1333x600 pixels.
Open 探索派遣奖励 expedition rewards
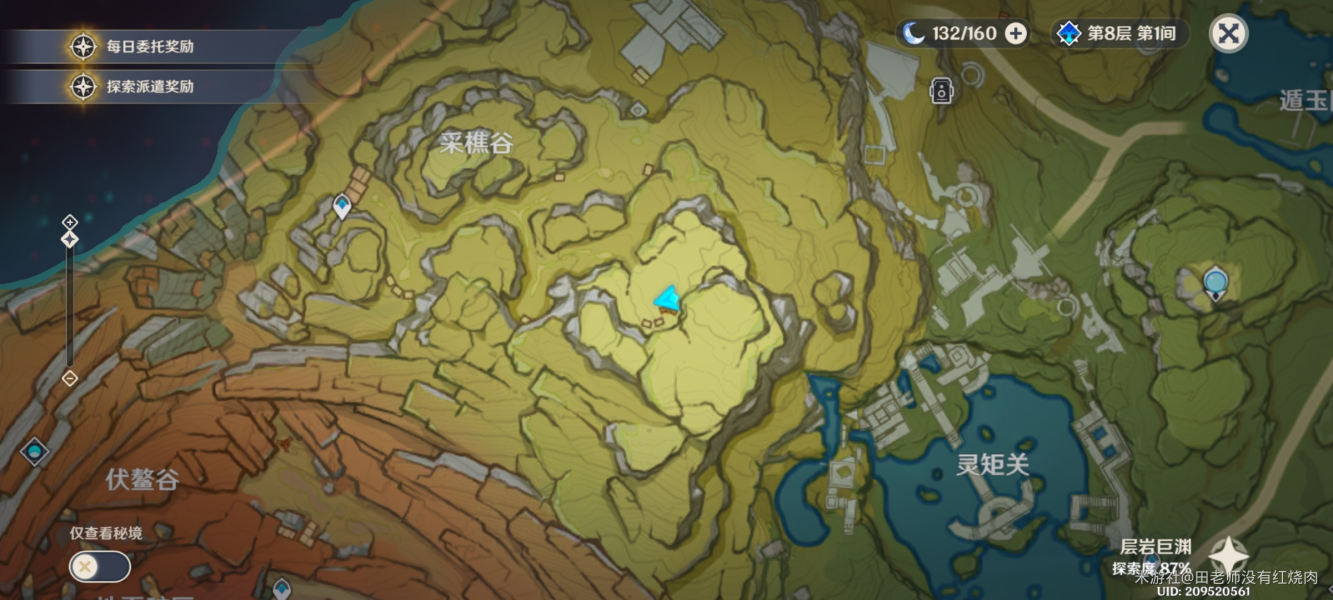pos(150,87)
